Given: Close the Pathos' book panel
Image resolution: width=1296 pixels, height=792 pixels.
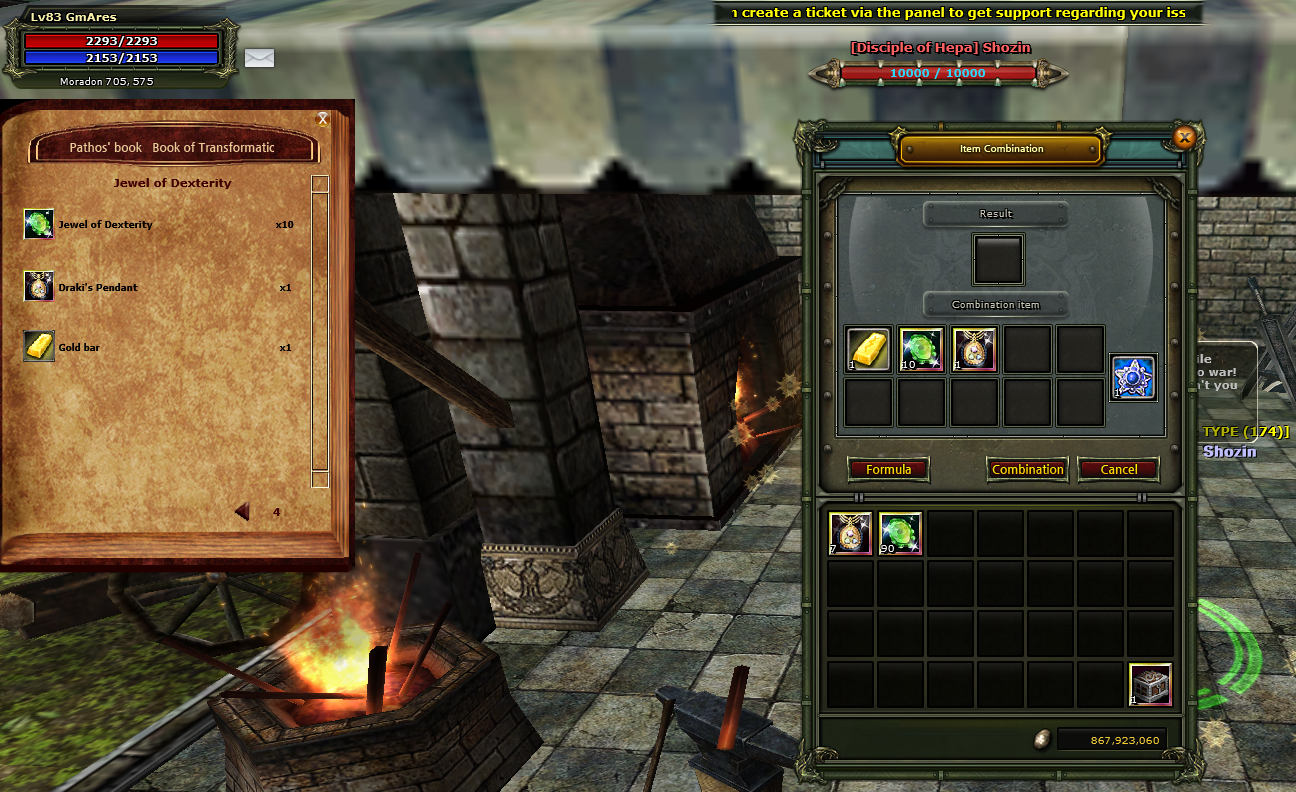Looking at the screenshot, I should tap(323, 119).
